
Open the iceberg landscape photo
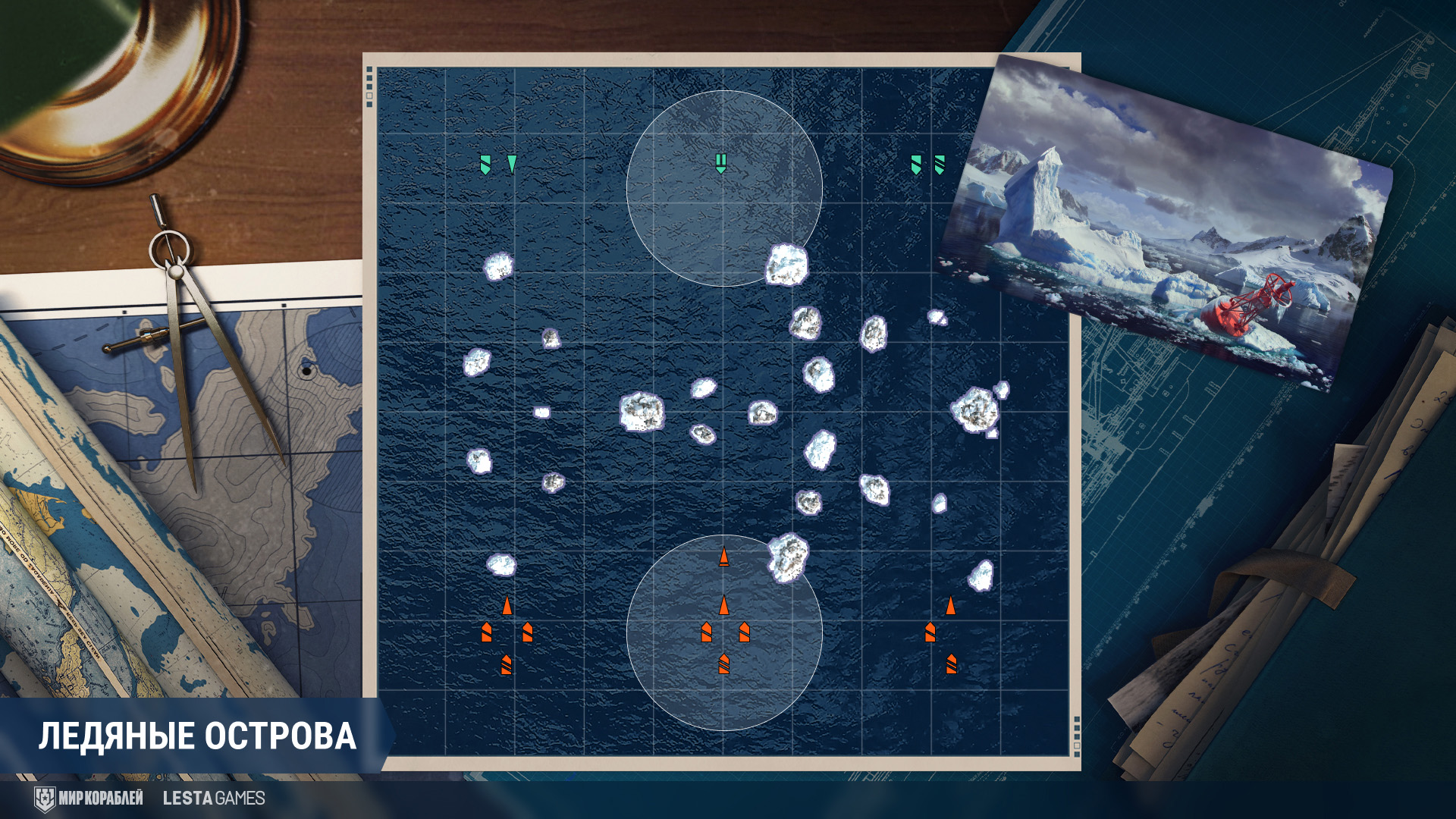pyautogui.click(x=1166, y=220)
